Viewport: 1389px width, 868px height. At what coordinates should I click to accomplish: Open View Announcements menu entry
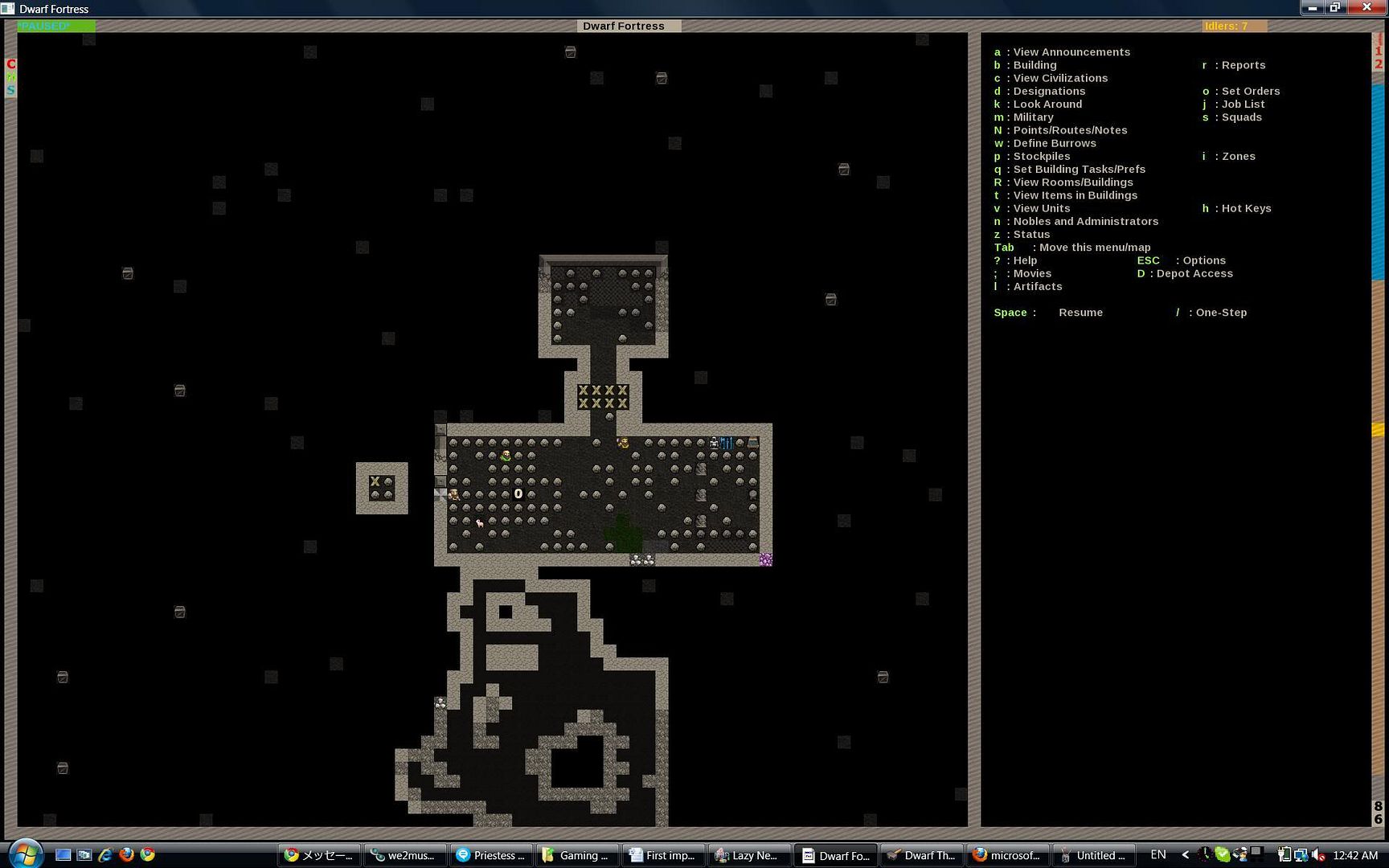[x=1071, y=52]
